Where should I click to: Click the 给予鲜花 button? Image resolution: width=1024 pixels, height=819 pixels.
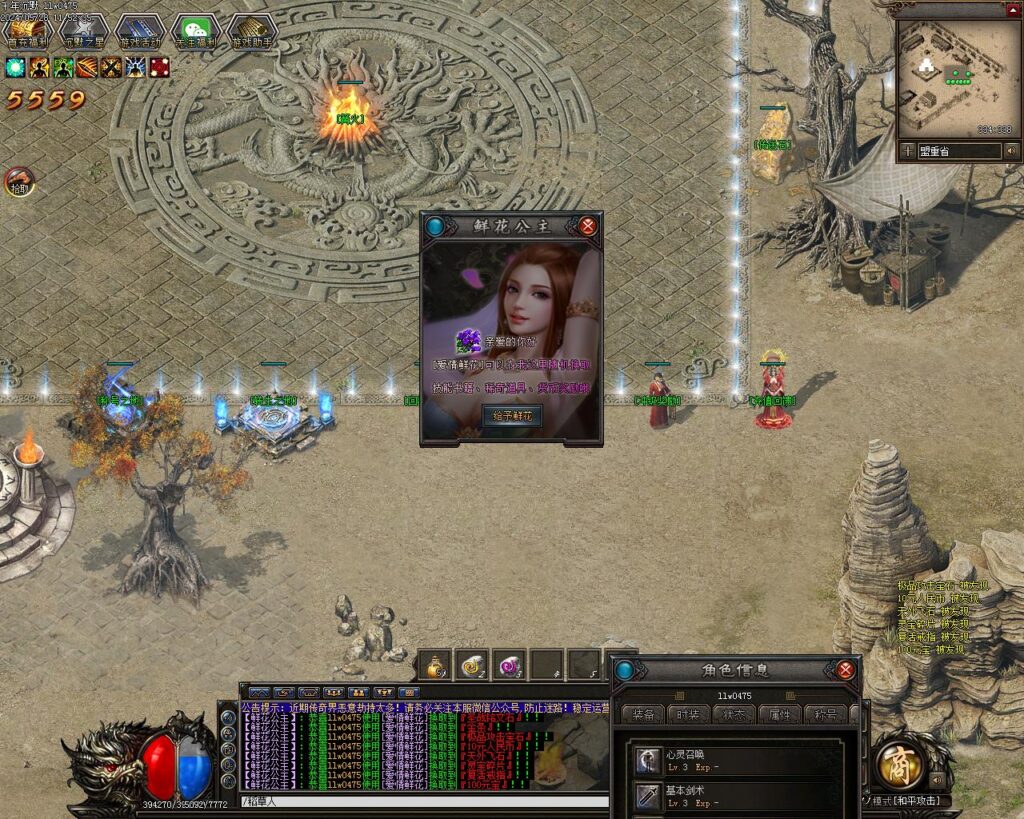click(512, 415)
